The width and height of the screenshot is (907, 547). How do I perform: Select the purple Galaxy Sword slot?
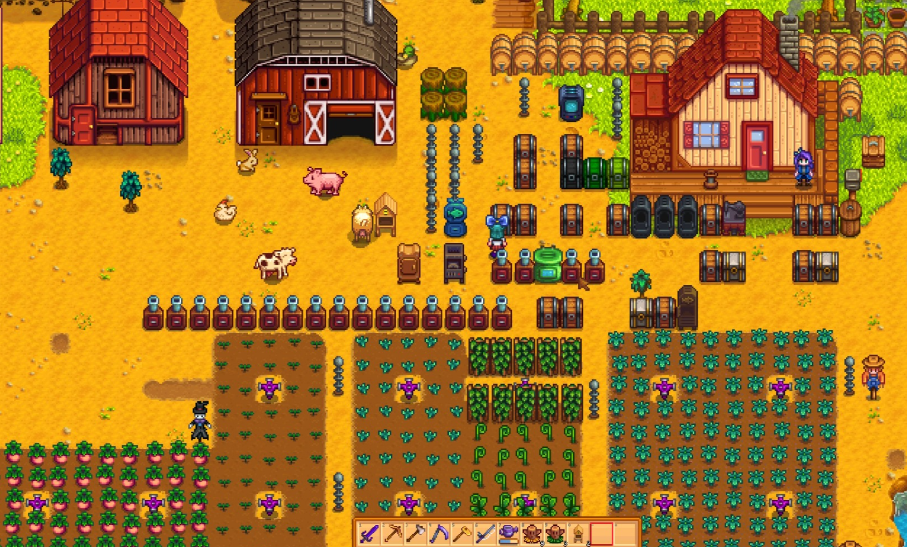370,533
